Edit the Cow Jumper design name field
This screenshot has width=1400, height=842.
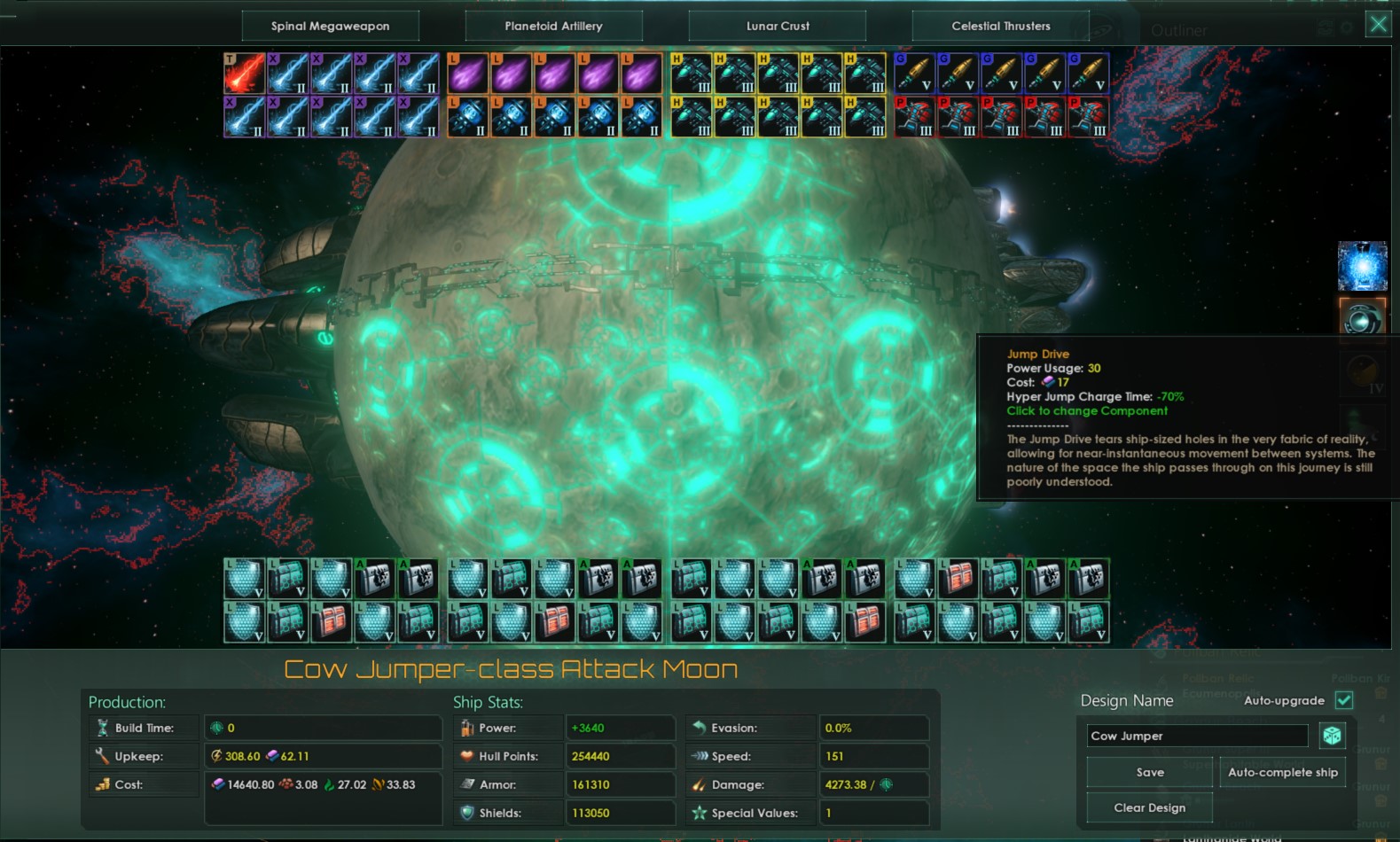tap(1196, 735)
